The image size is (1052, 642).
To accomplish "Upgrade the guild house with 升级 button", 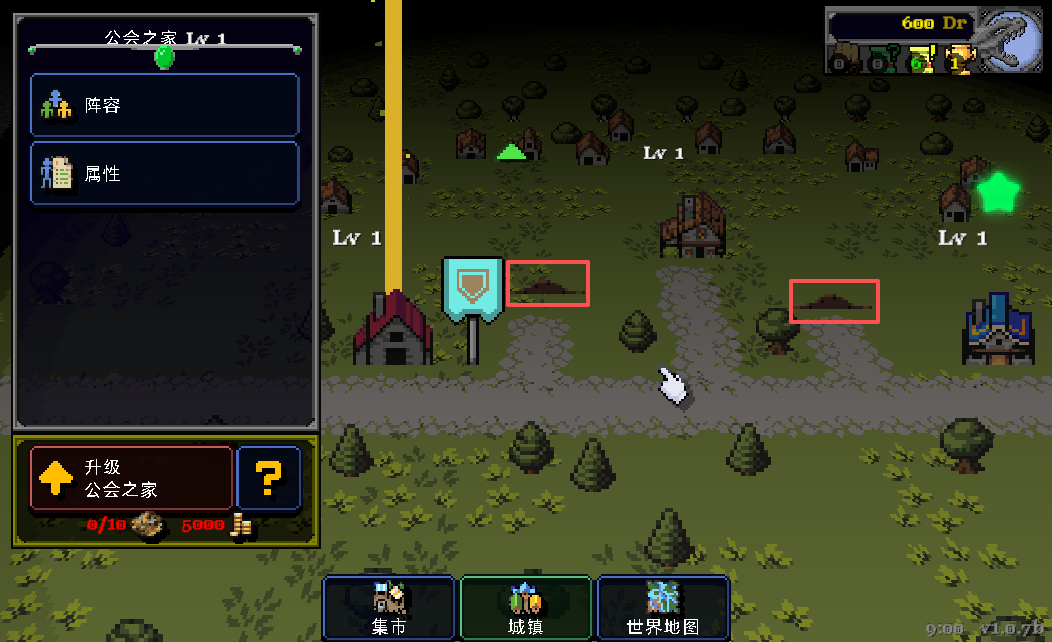I will click(131, 478).
